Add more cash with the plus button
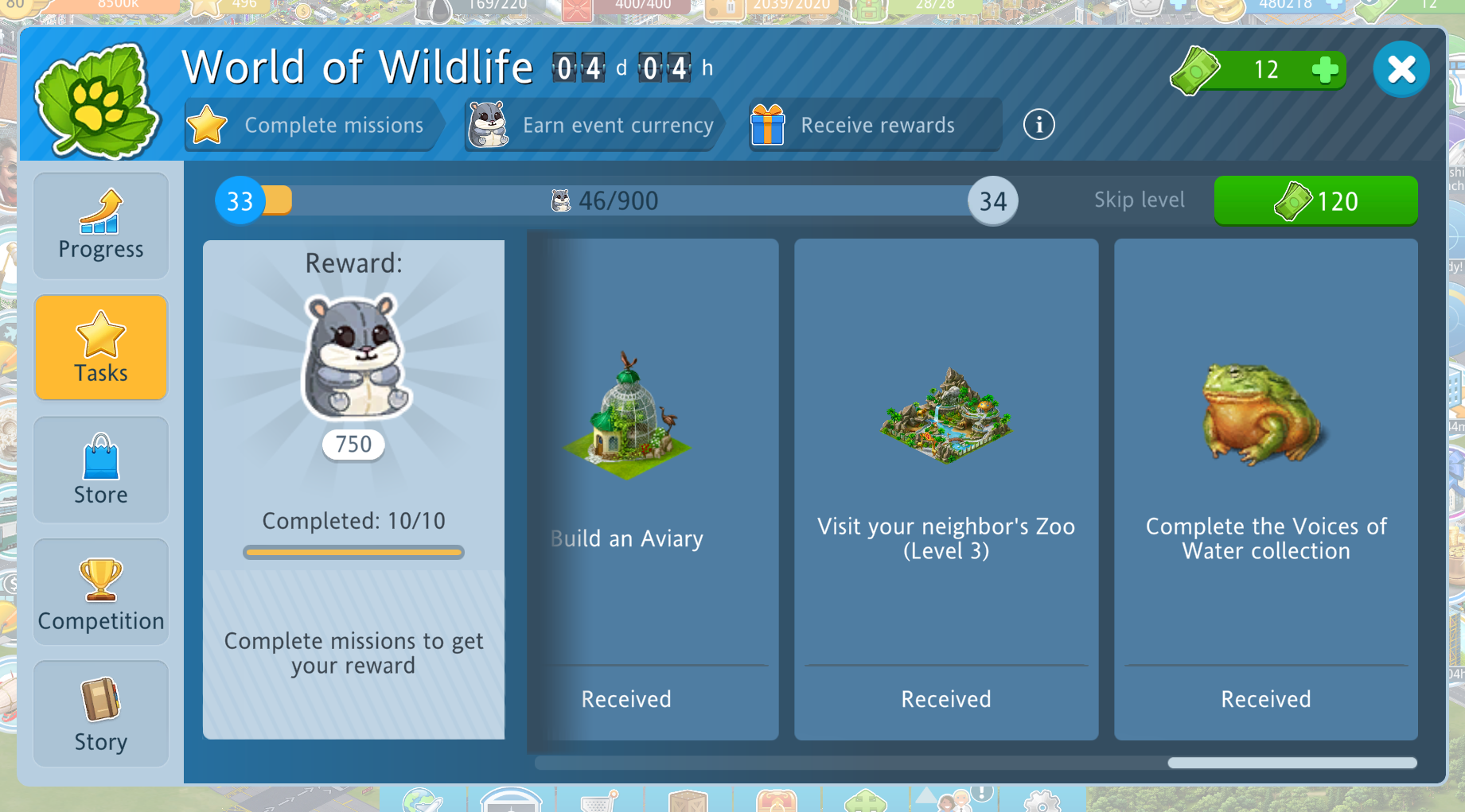1465x812 pixels. pyautogui.click(x=1324, y=70)
